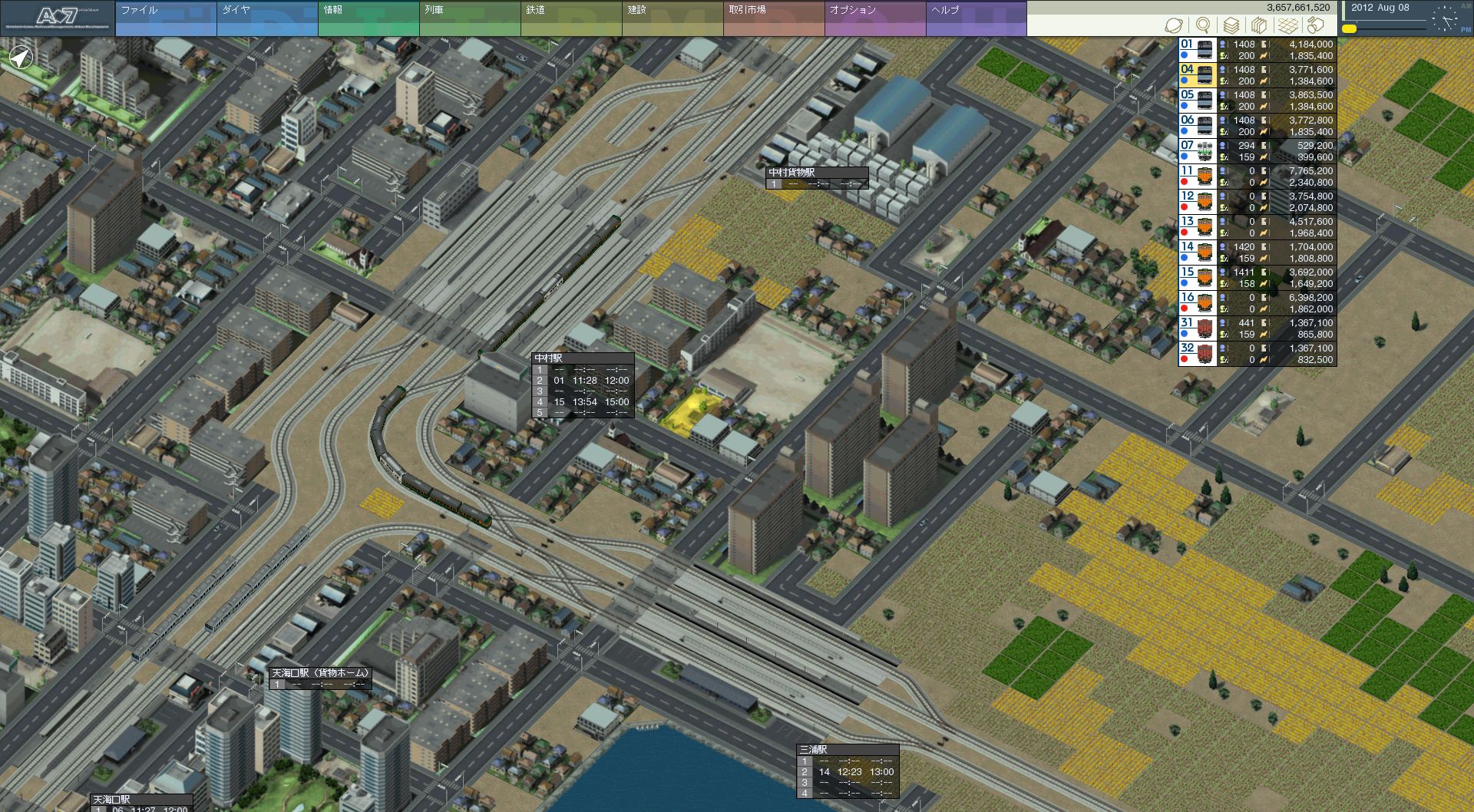1474x812 pixels.
Task: Click the magnifying glass zoom icon
Action: (1203, 25)
